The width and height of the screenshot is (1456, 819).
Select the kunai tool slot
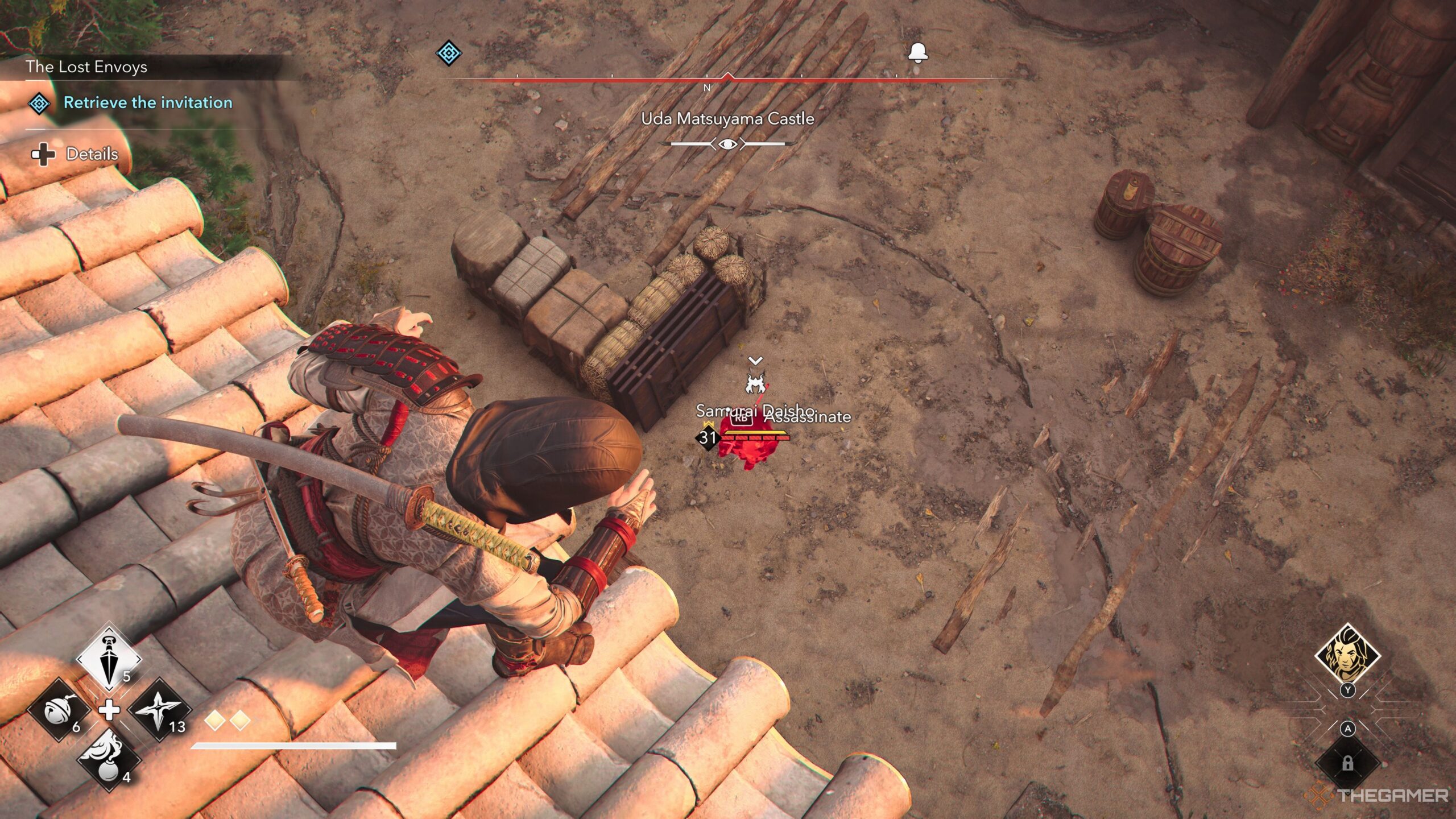click(x=109, y=660)
